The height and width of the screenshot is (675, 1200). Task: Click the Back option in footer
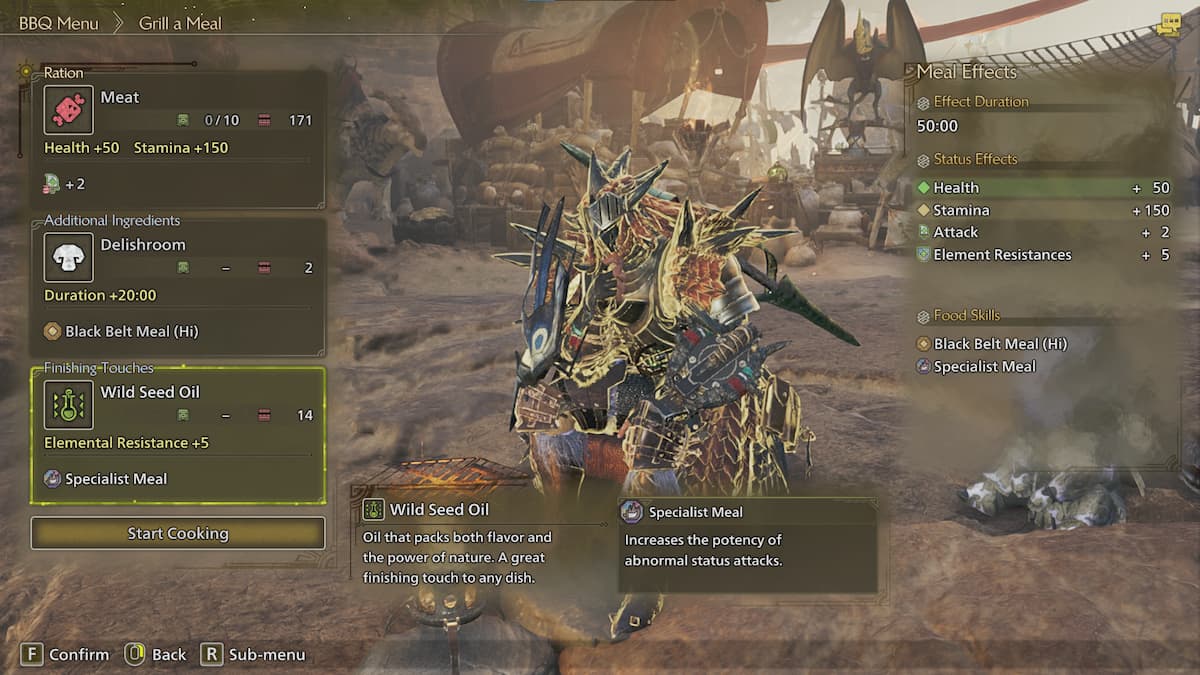[x=168, y=654]
